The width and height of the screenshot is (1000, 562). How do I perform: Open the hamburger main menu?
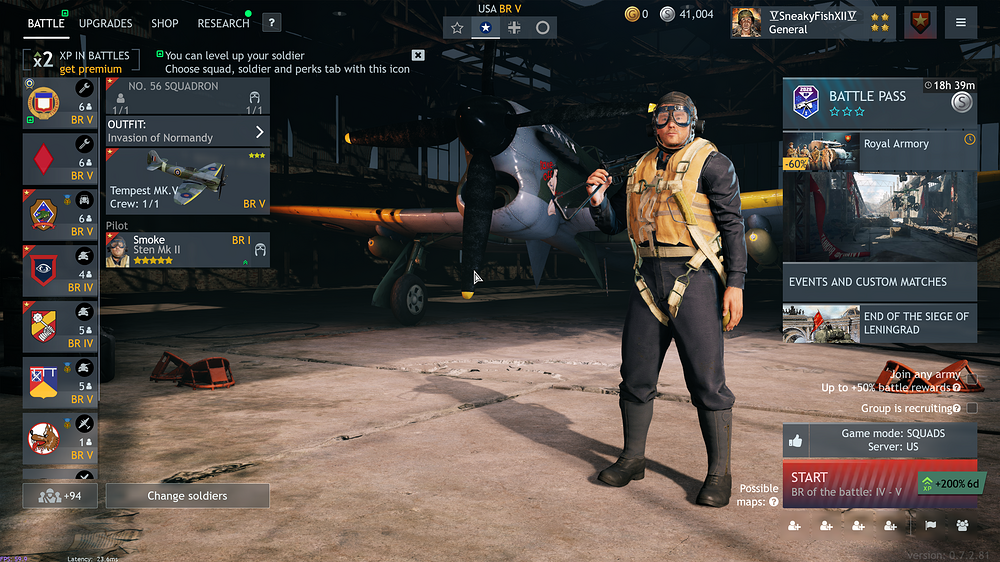tap(961, 23)
